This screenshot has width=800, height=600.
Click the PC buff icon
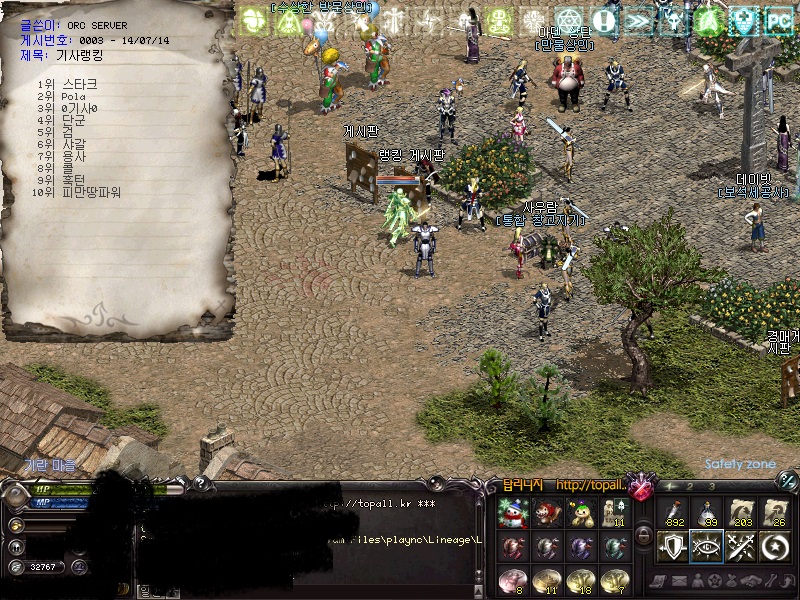pos(778,20)
